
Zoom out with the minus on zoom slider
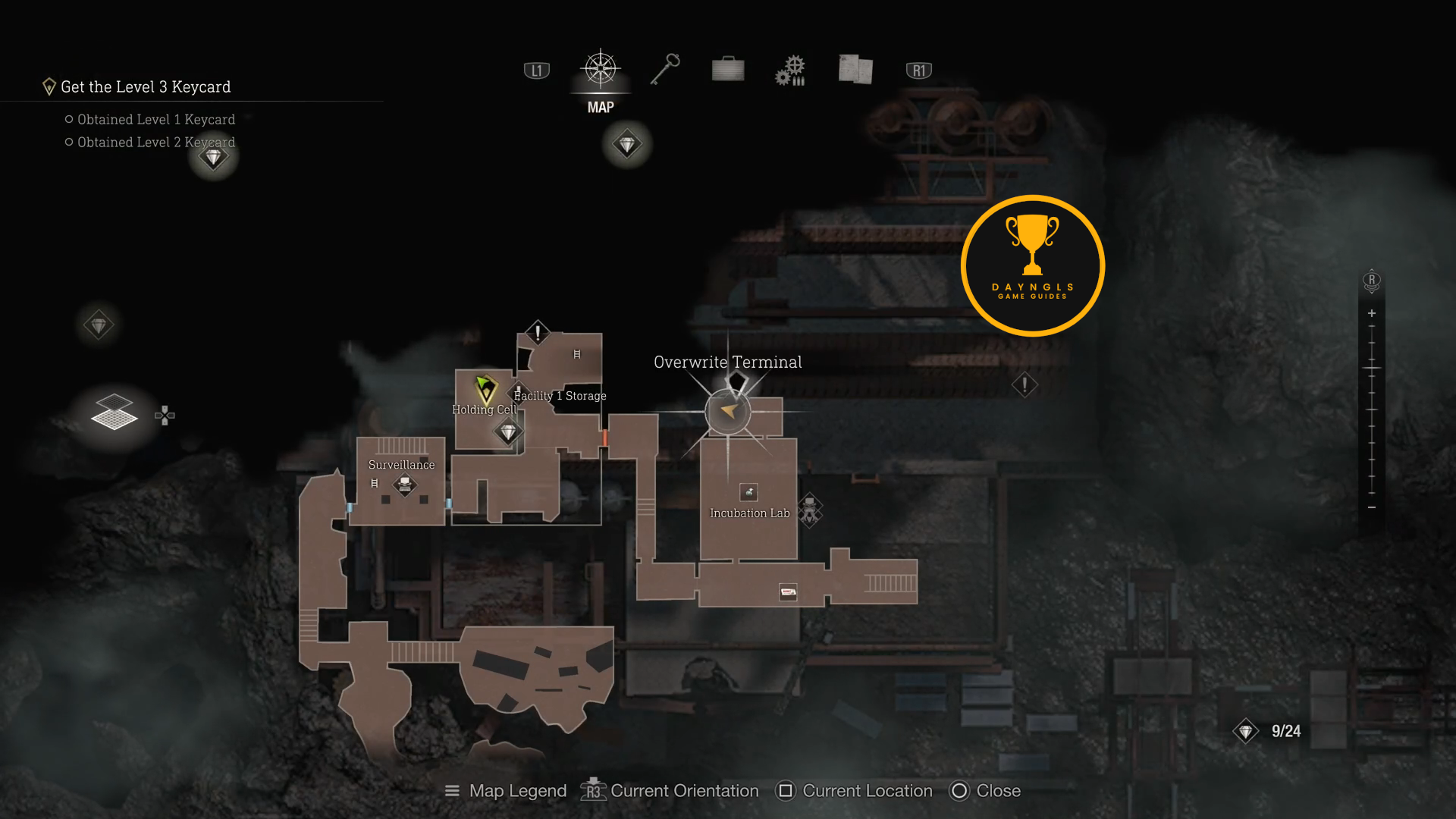pyautogui.click(x=1371, y=507)
